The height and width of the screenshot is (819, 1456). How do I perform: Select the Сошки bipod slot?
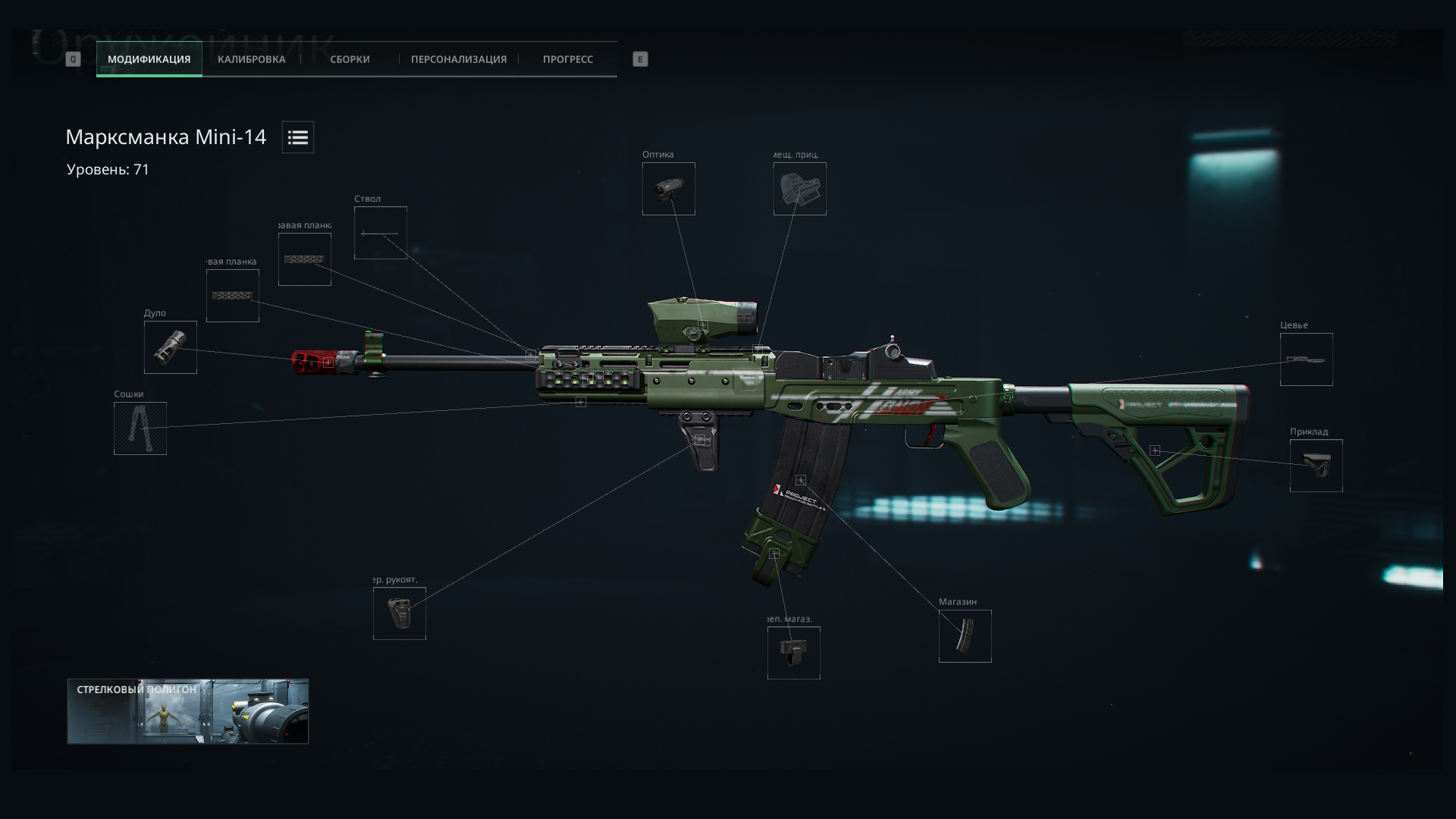click(140, 428)
